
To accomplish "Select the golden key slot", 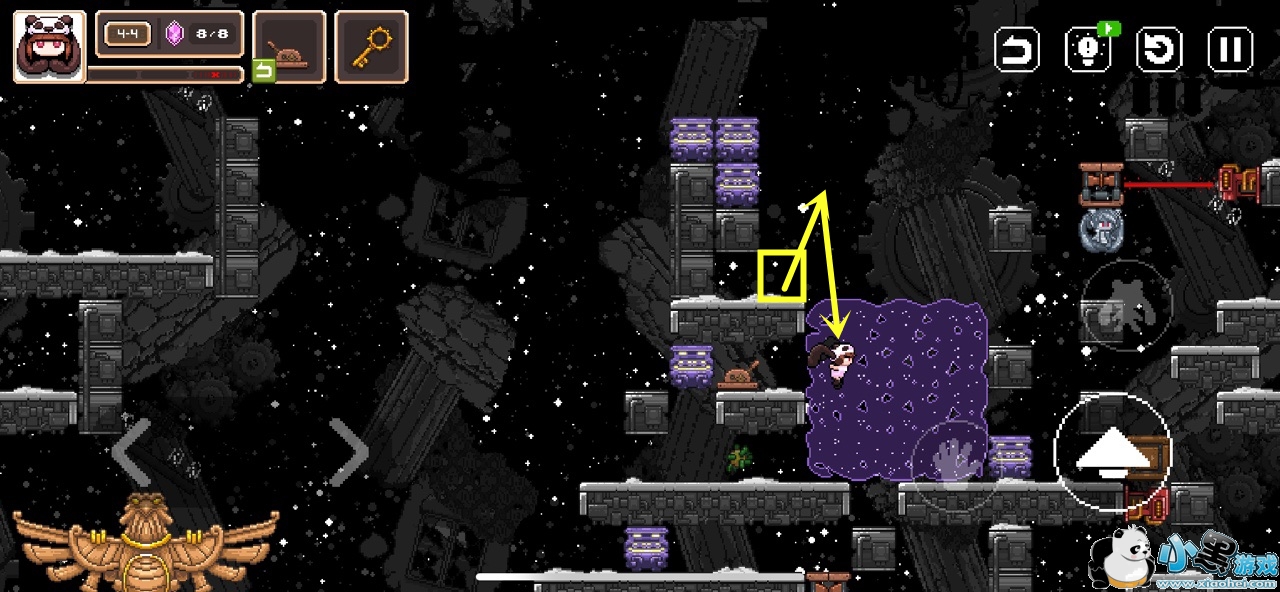I will [x=371, y=46].
